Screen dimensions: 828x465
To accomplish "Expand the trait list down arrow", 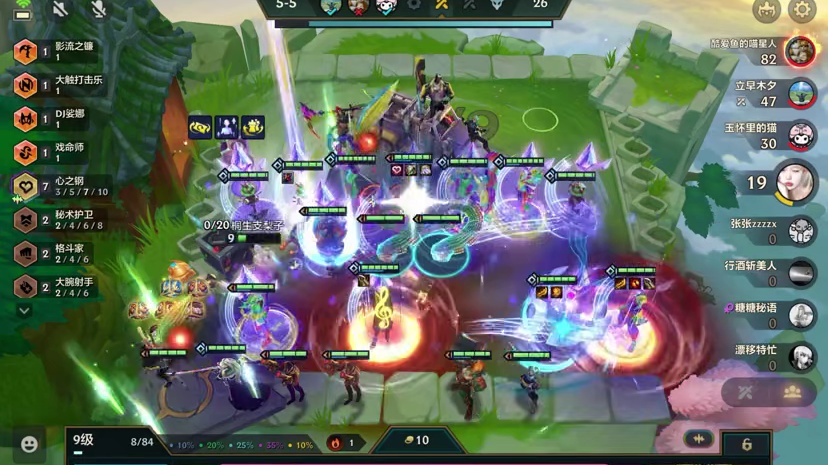I will 24,311.
